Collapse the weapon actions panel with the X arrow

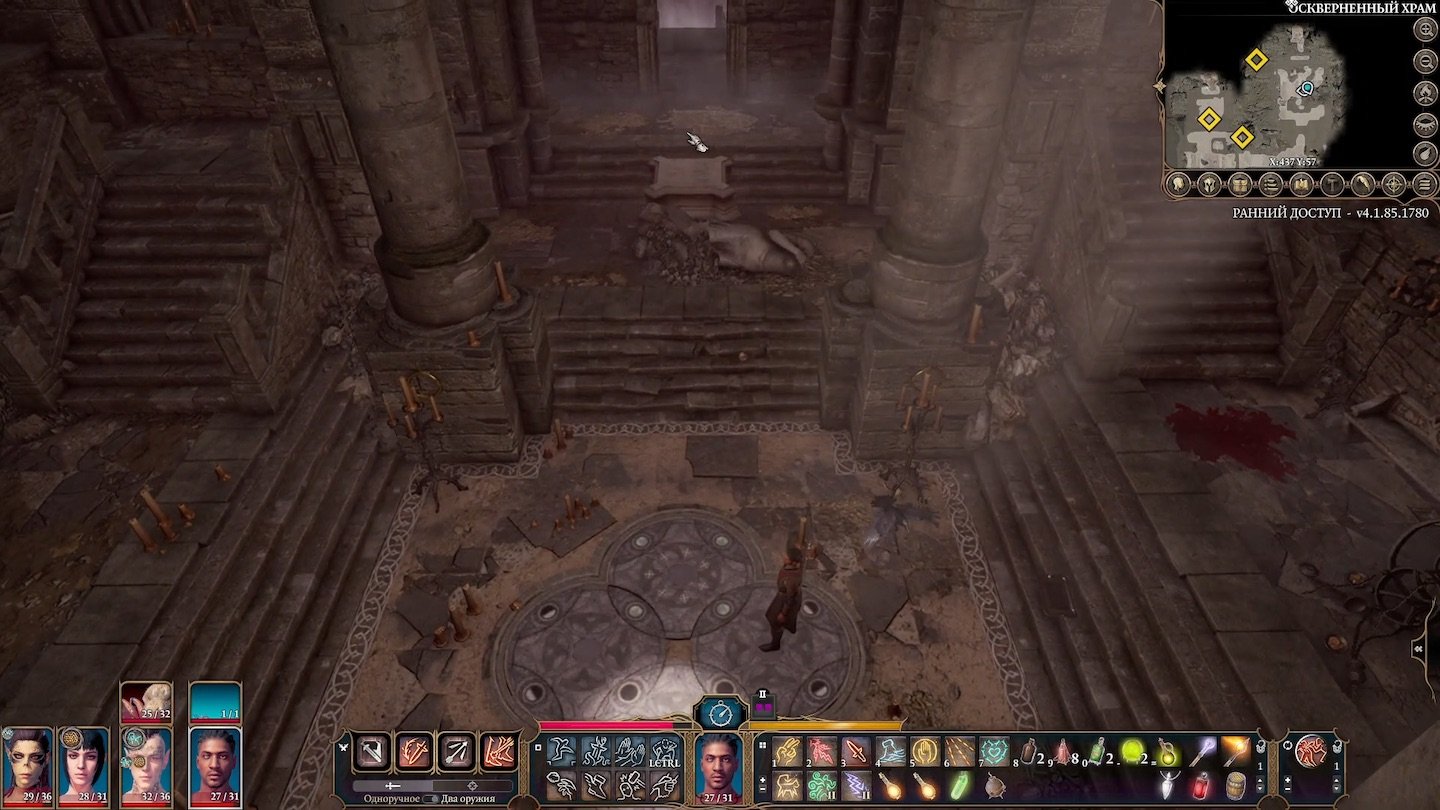click(343, 746)
